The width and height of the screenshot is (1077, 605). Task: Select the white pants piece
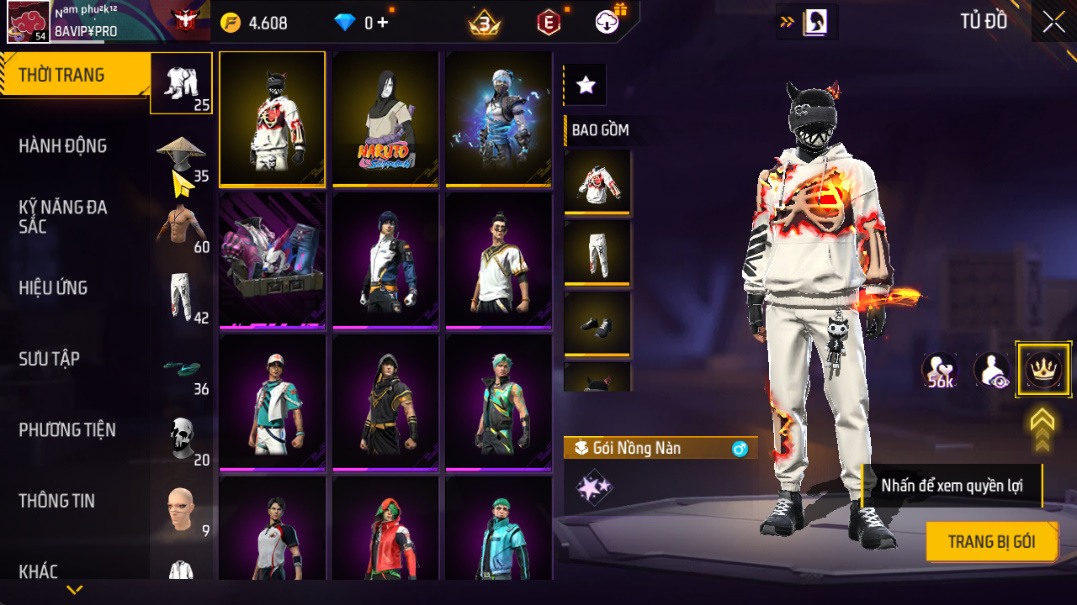pyautogui.click(x=597, y=252)
